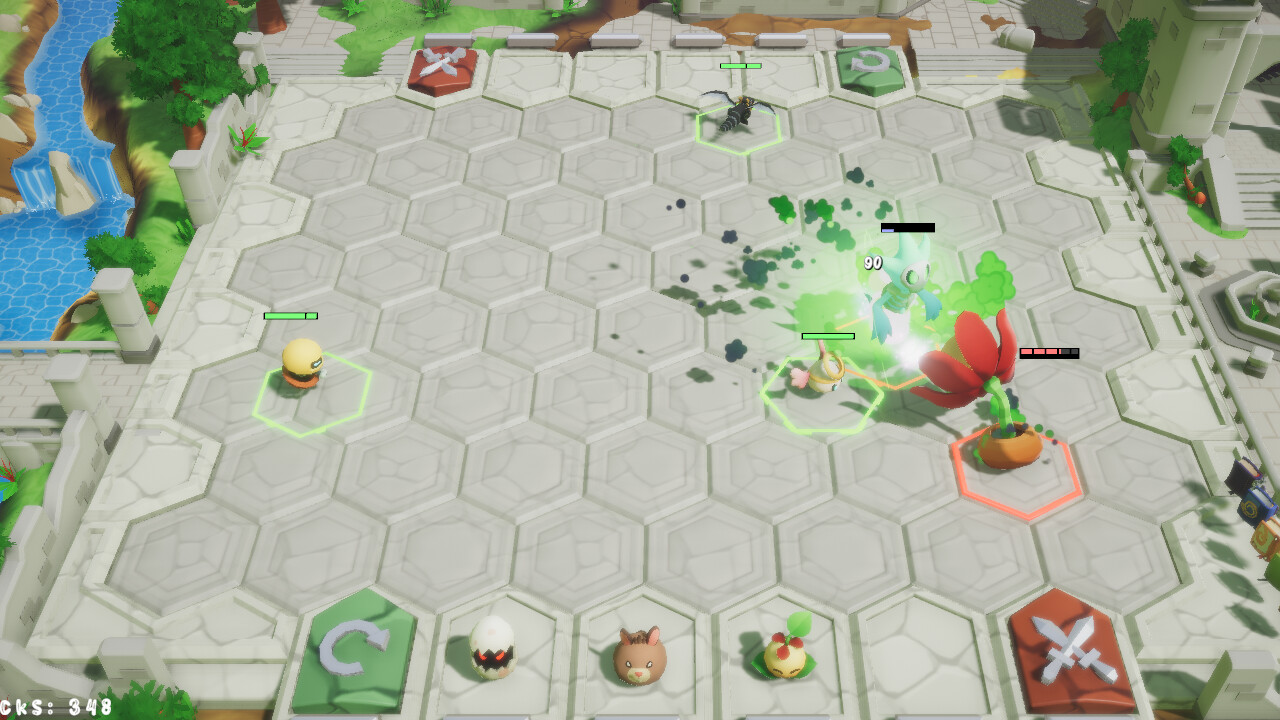Click the unit inside the yellow-green hexagon highlight
1280x720 pixels.
pos(822,380)
